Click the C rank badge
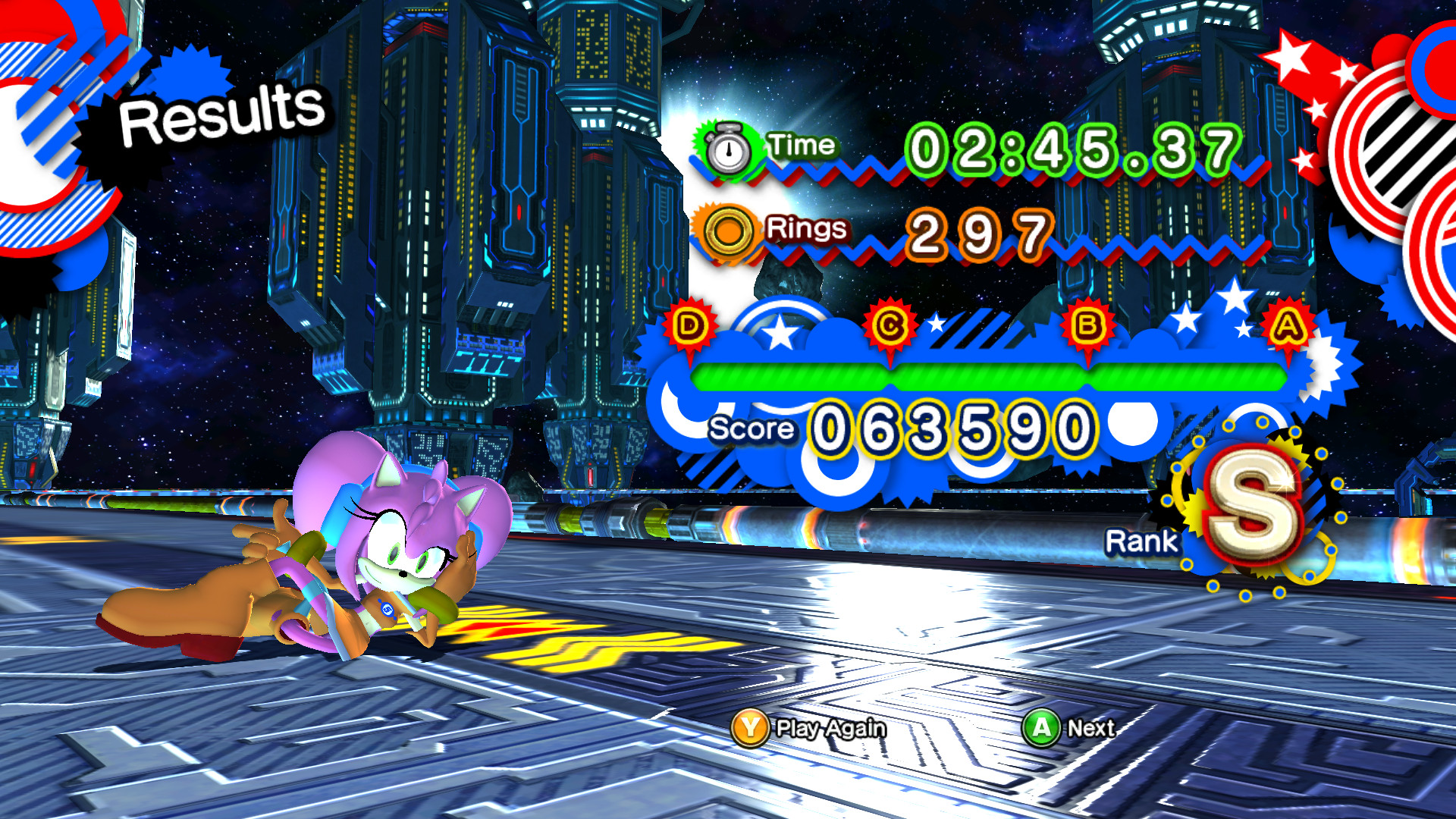This screenshot has width=1456, height=819. click(892, 325)
